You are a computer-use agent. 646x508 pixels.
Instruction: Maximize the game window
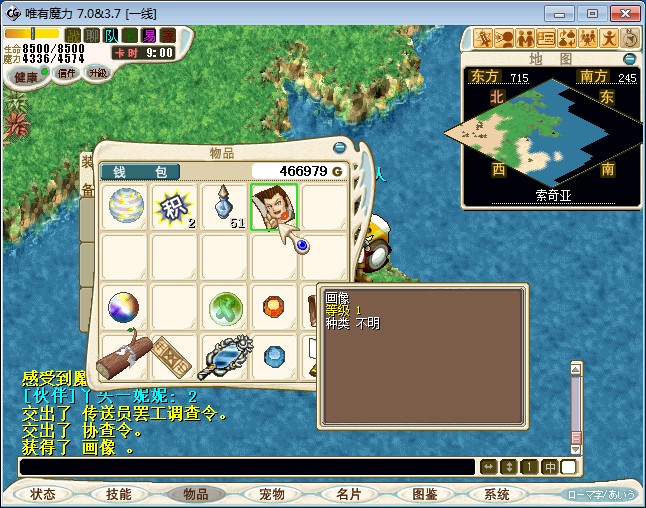pos(593,13)
